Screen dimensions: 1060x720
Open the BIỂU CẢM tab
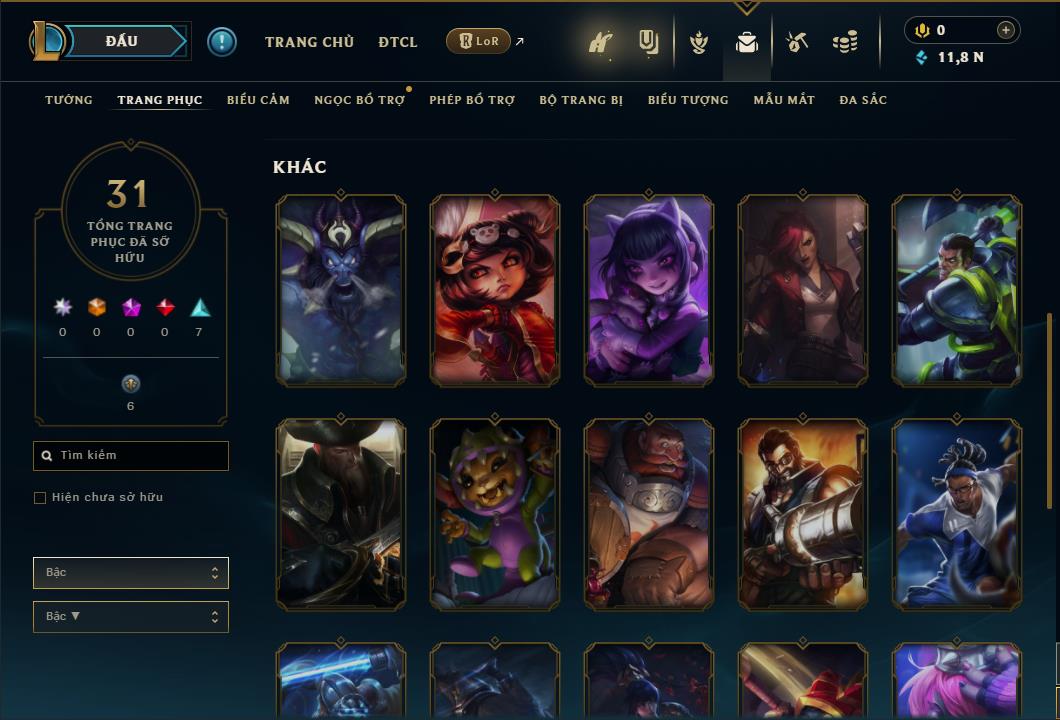click(258, 100)
